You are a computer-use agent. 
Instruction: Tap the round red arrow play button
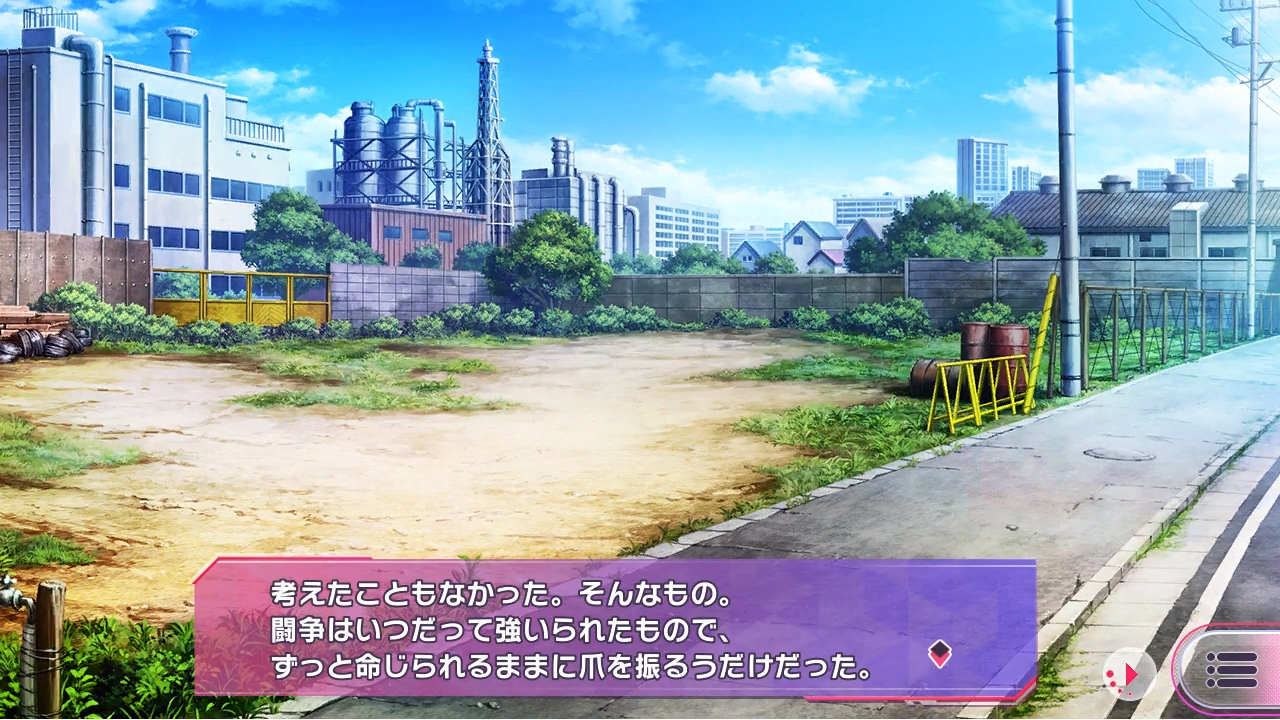pos(1129,674)
